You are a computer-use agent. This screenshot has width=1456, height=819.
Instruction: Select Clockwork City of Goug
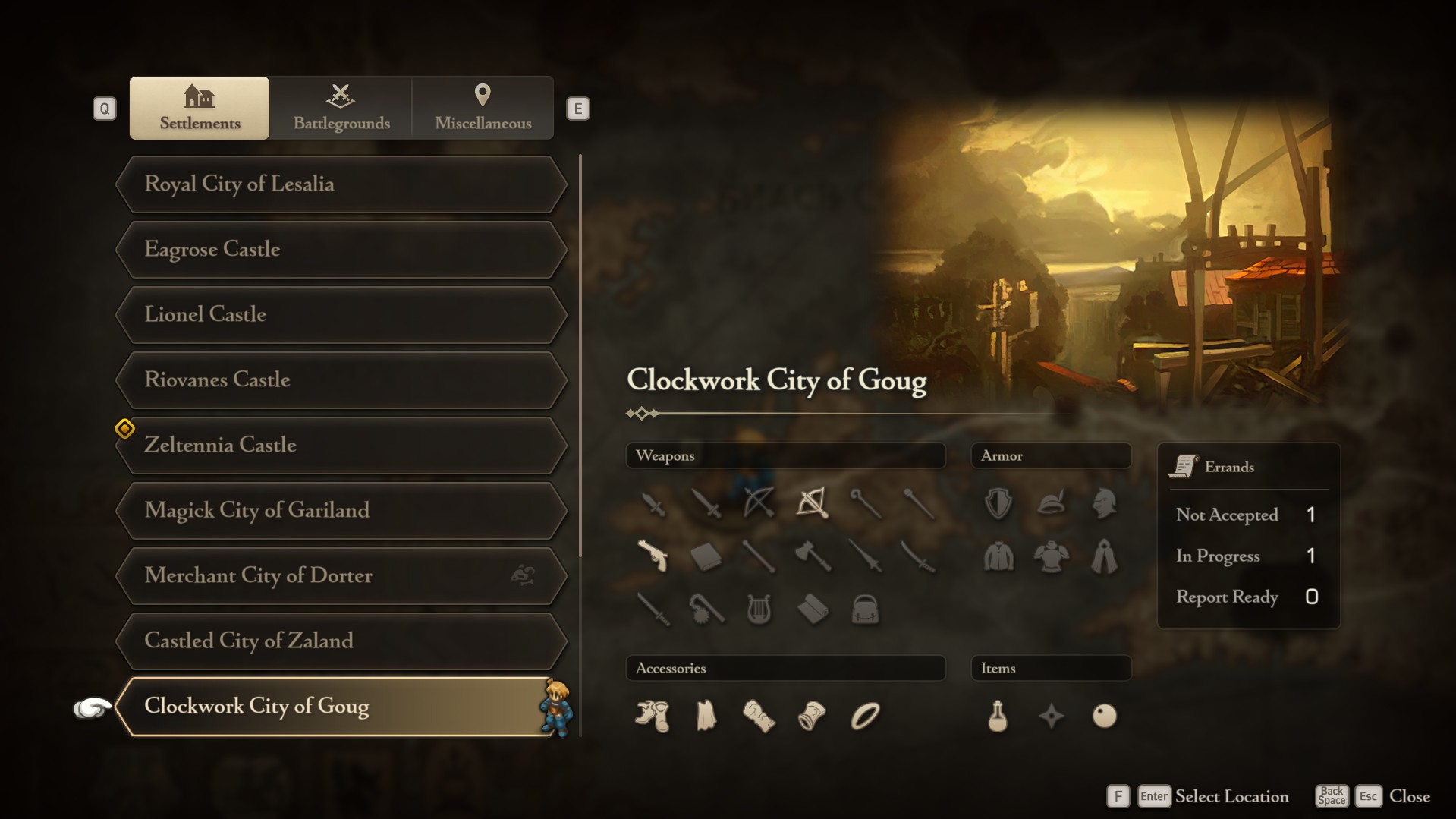(341, 707)
